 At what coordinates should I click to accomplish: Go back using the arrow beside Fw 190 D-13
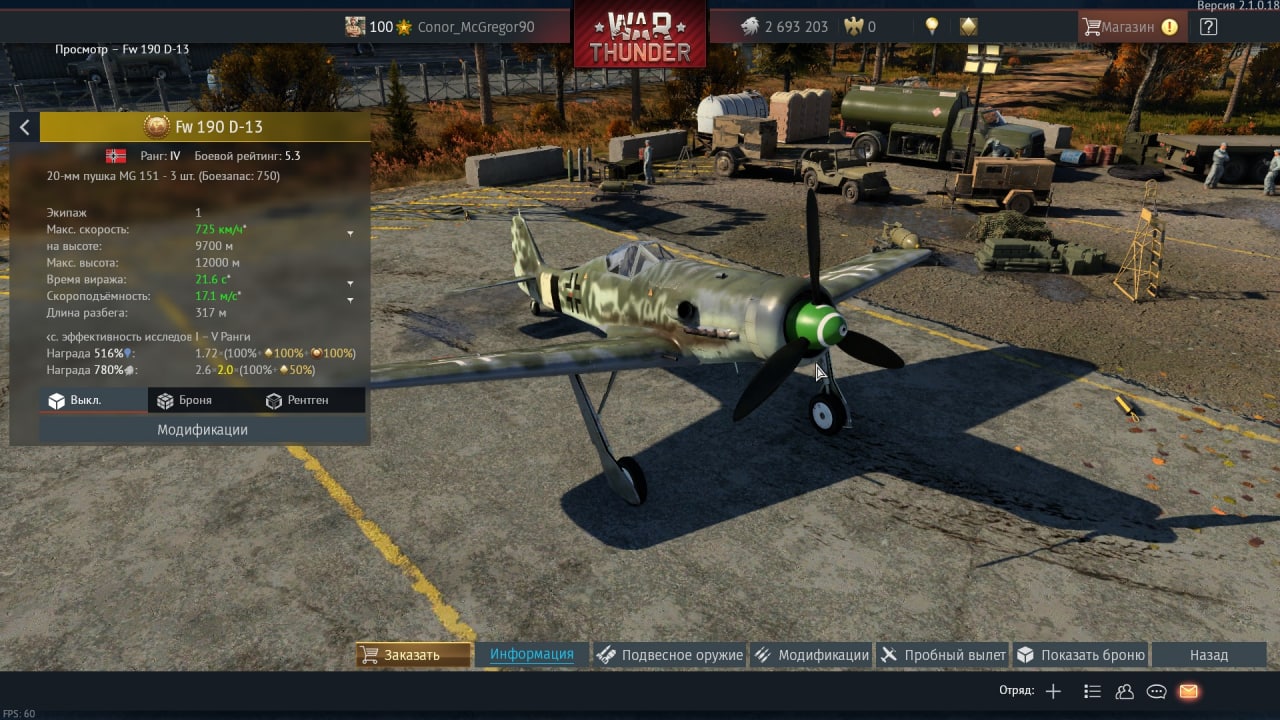24,127
